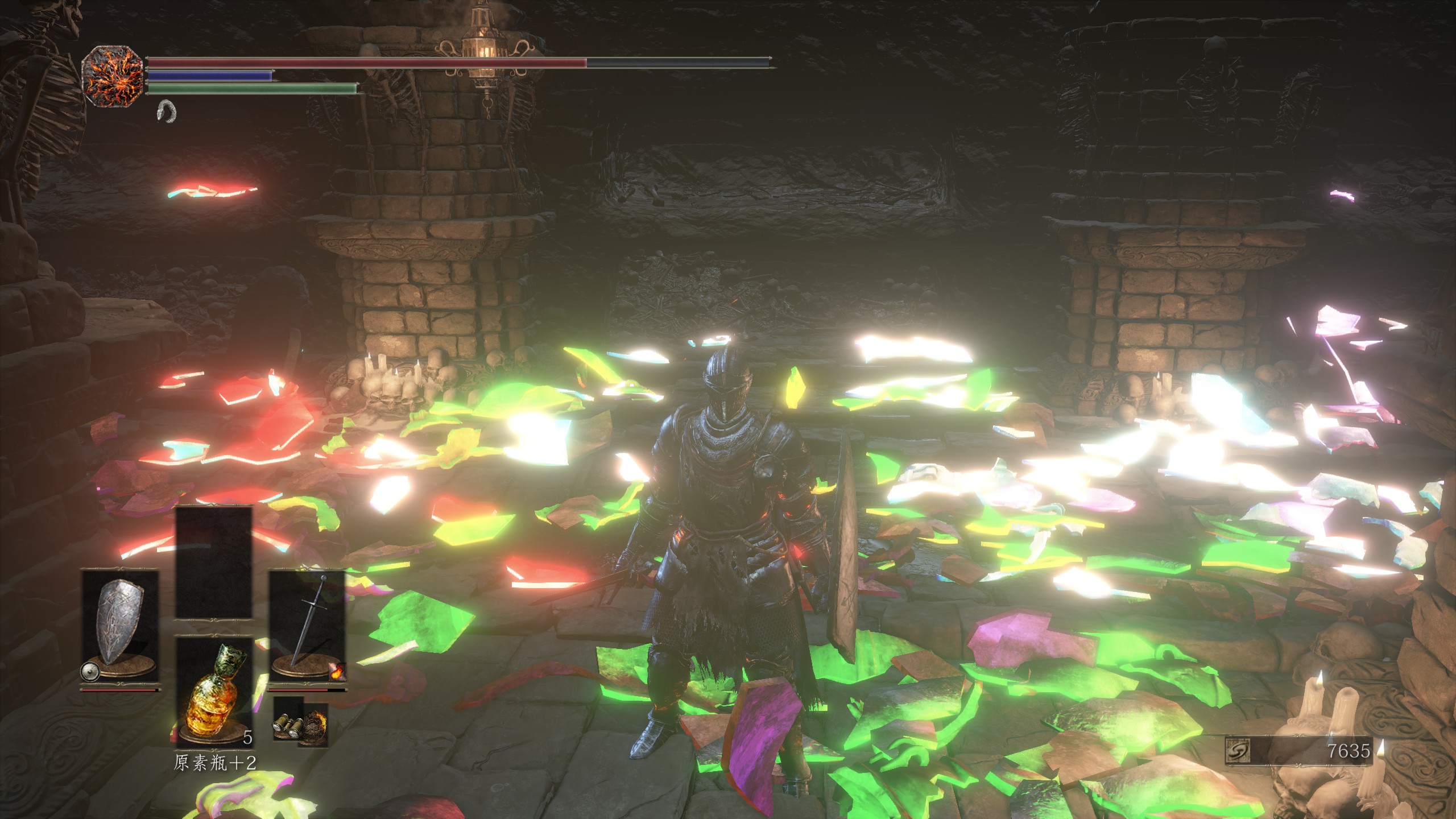The height and width of the screenshot is (819, 1456).
Task: Click the souls counter icon
Action: tap(1238, 751)
